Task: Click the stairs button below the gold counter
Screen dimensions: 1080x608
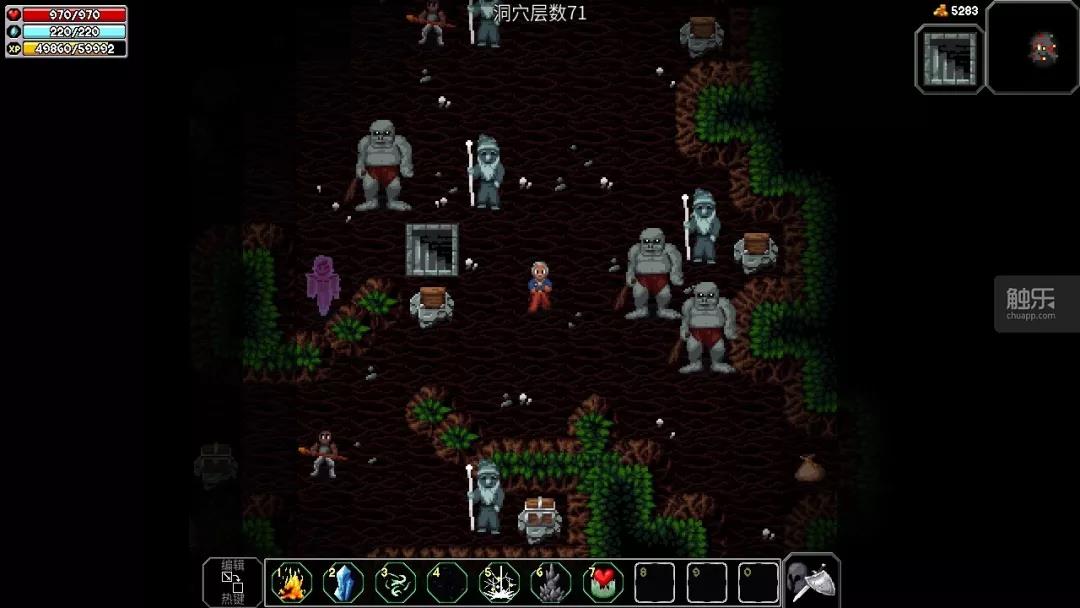Action: [x=950, y=59]
